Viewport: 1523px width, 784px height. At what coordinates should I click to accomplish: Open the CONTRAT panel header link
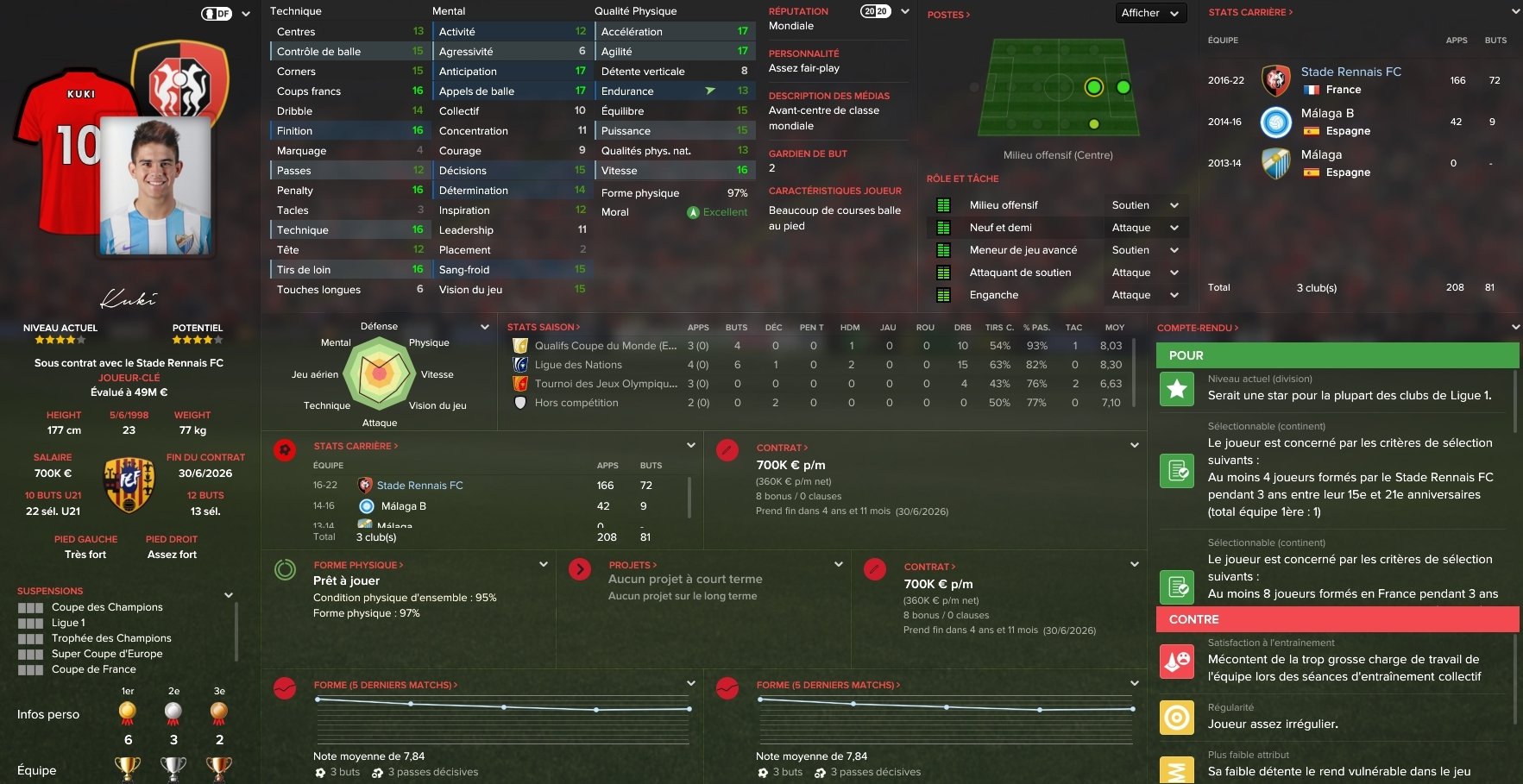click(782, 448)
